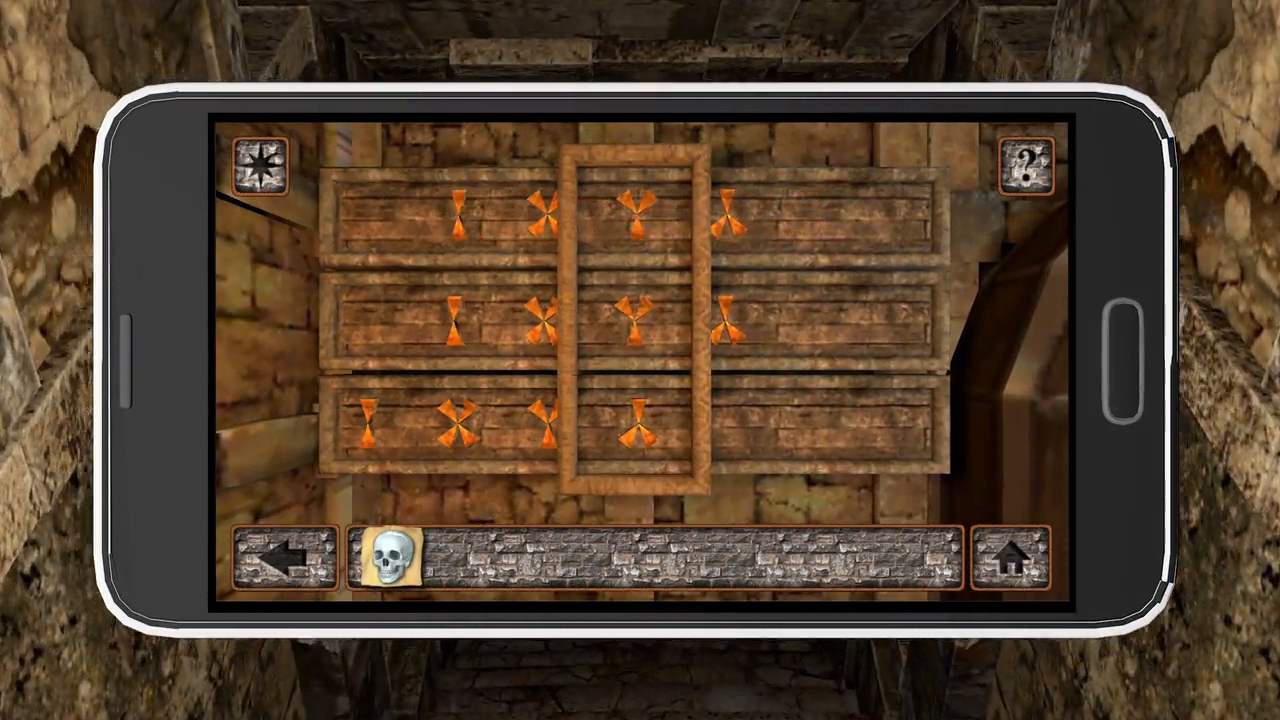Image resolution: width=1280 pixels, height=720 pixels.
Task: Open the hint panel via the question mark icon
Action: click(1026, 163)
